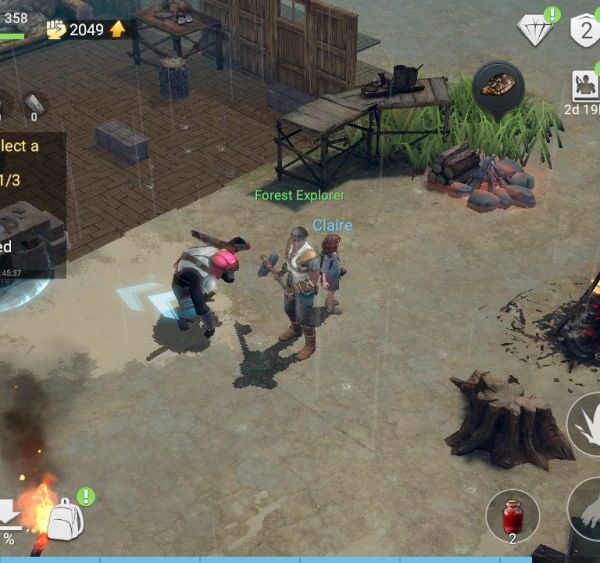Tap the download progress arrow icon
The height and width of the screenshot is (563, 600).
pos(8,514)
